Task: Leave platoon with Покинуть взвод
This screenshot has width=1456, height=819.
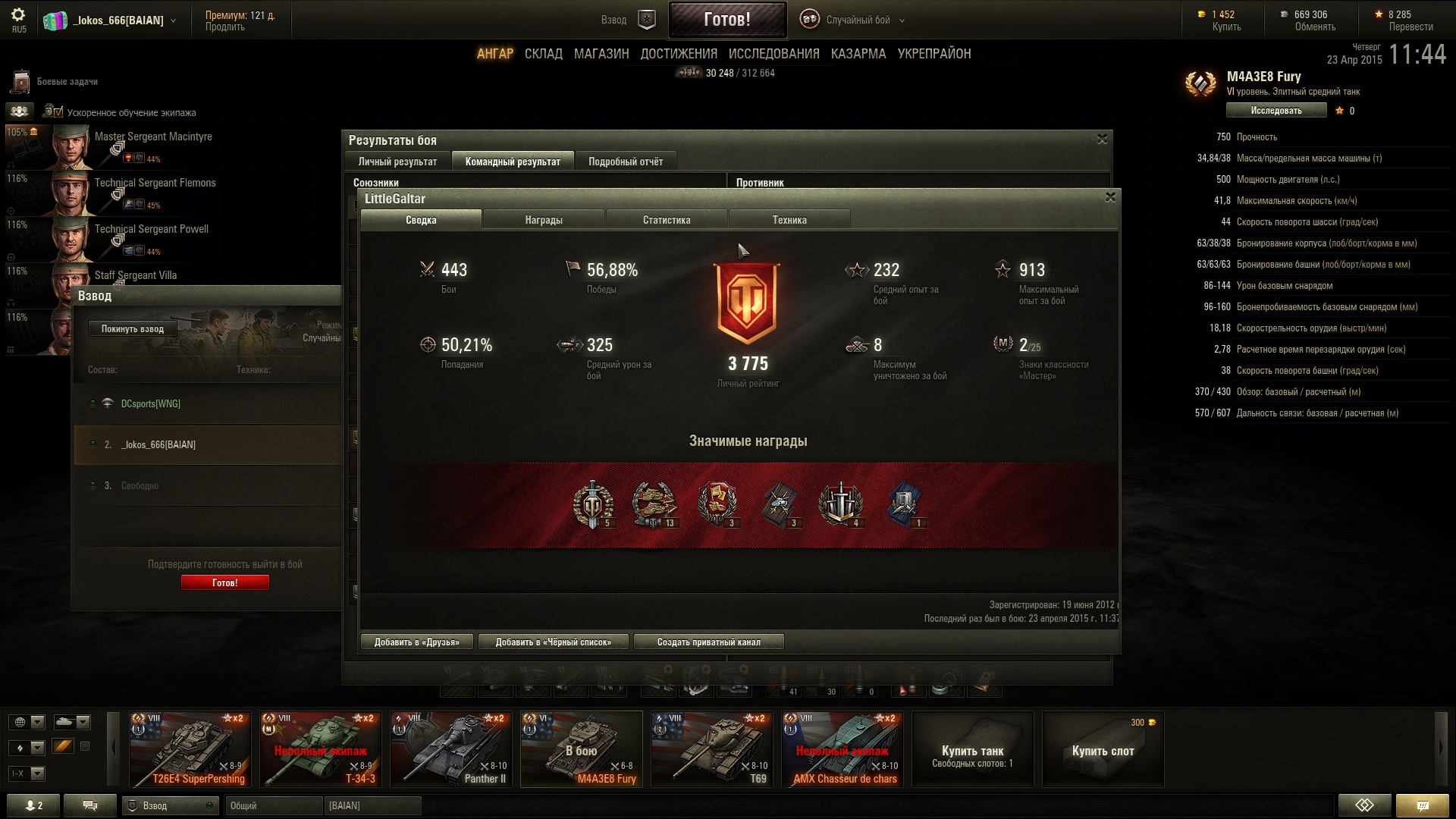Action: 133,329
